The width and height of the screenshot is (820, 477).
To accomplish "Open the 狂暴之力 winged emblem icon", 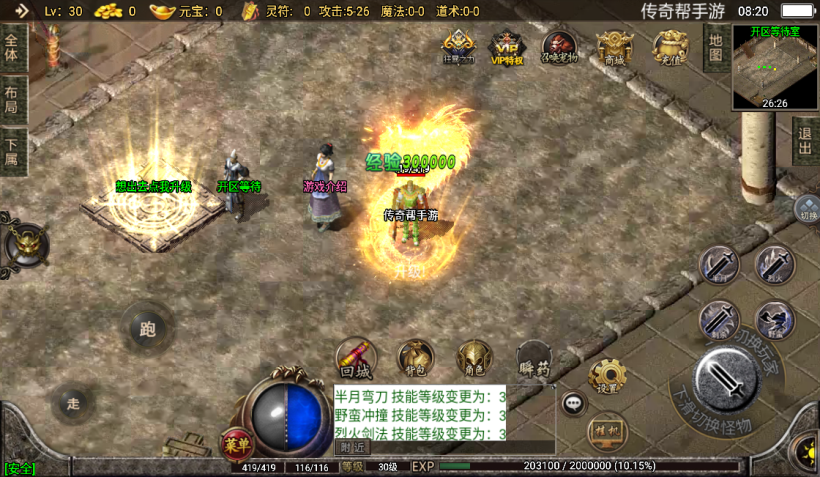I will [457, 47].
